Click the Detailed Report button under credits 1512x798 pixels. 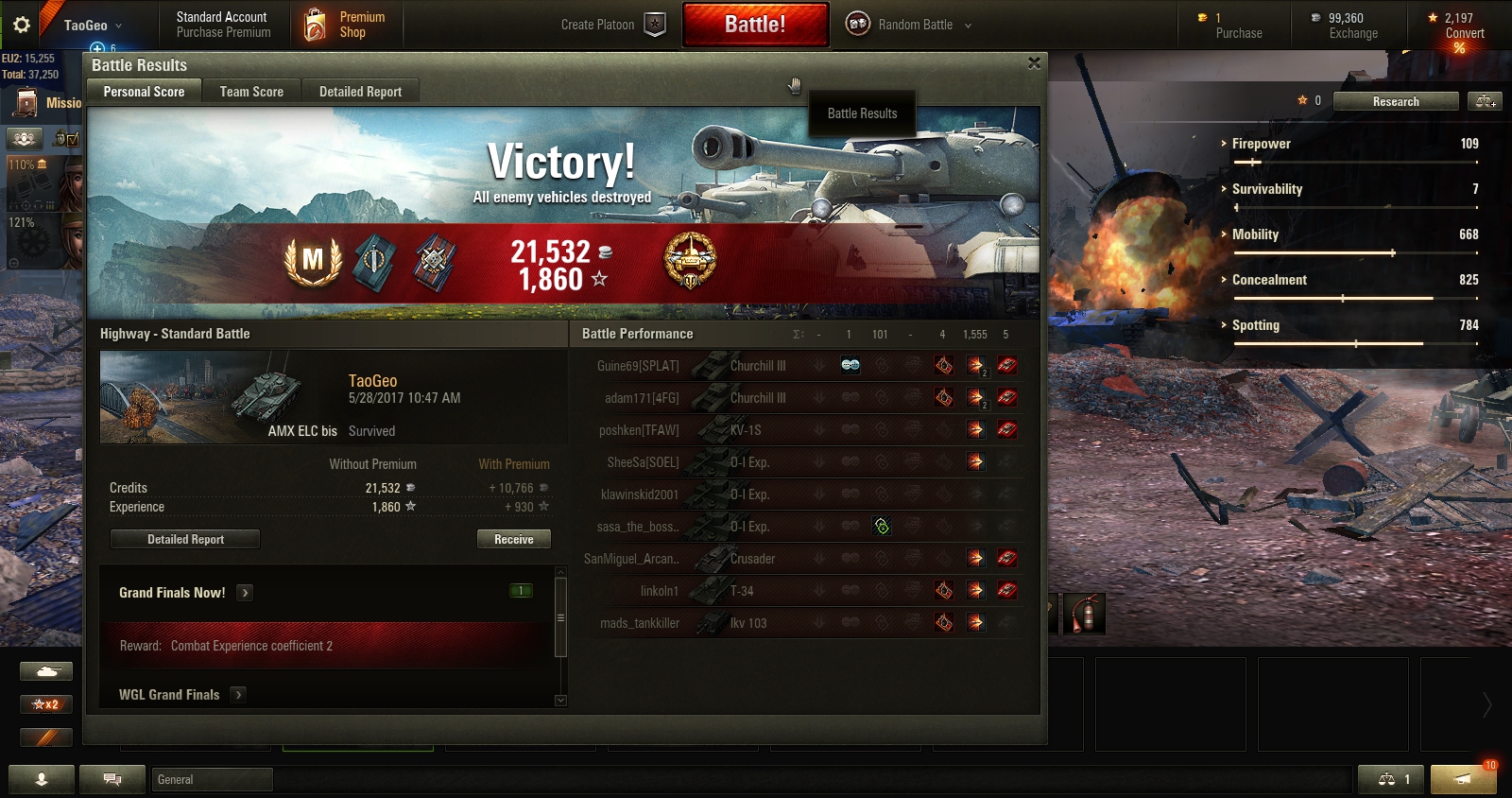[185, 539]
